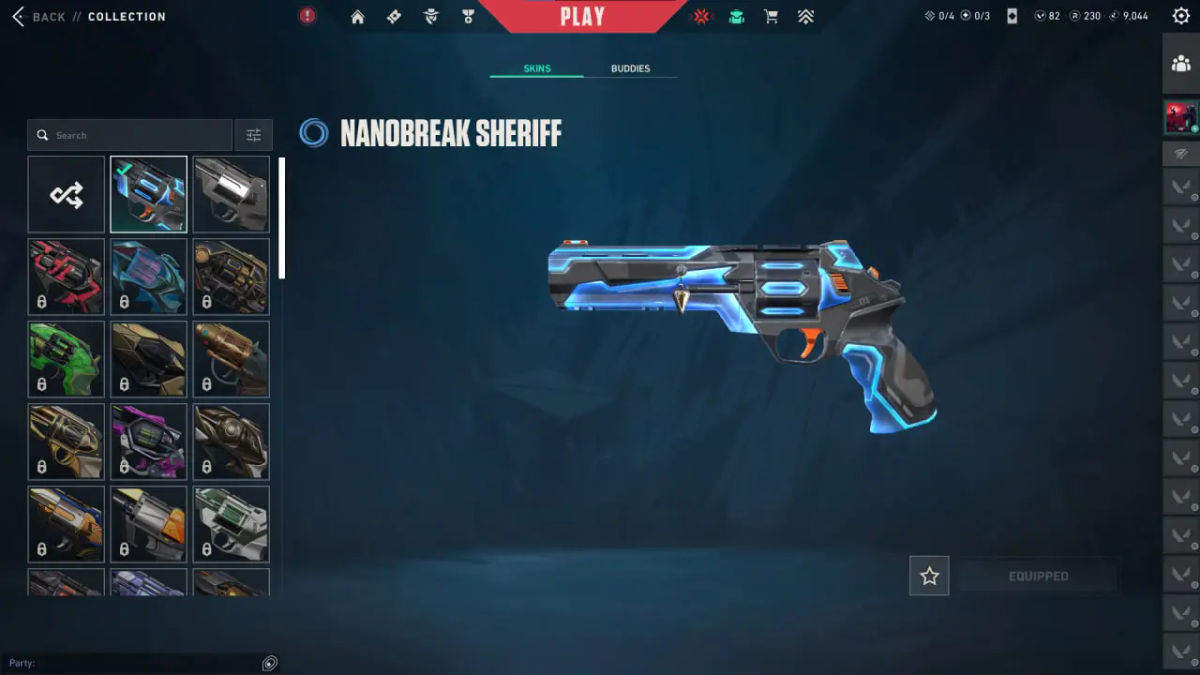Open the home screen icon

(357, 17)
